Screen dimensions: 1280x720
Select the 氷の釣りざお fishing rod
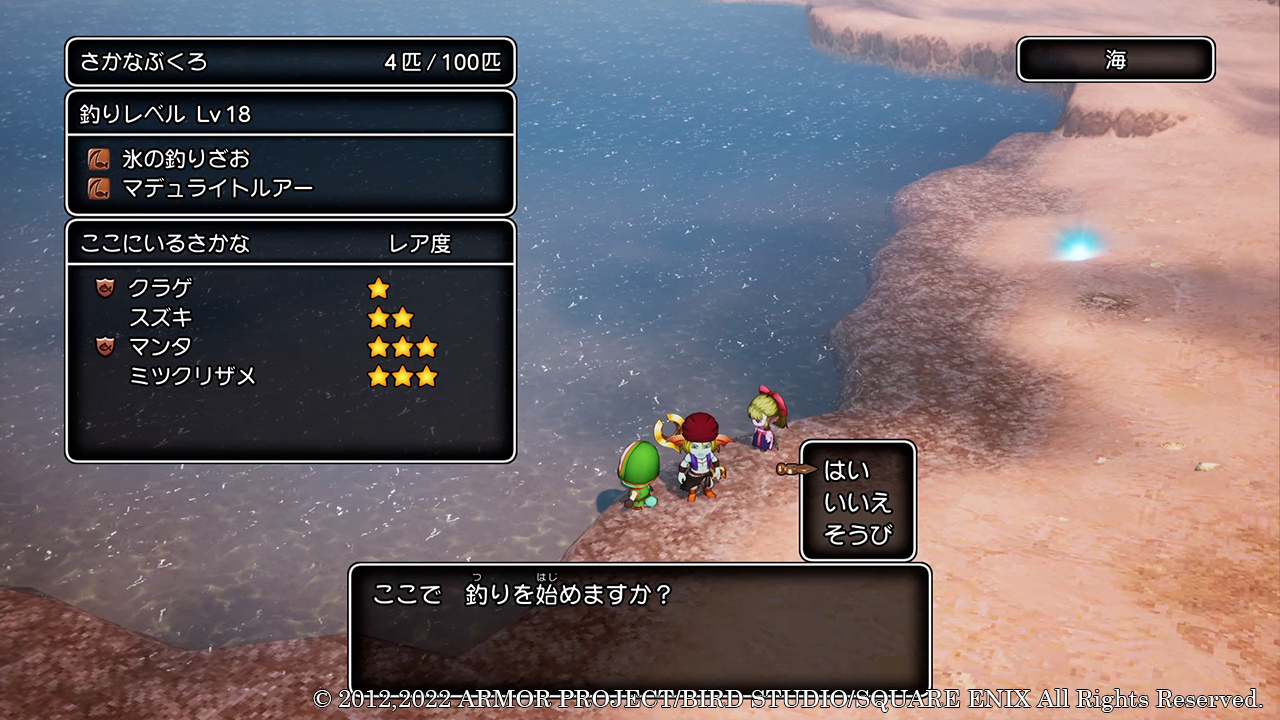coord(186,159)
